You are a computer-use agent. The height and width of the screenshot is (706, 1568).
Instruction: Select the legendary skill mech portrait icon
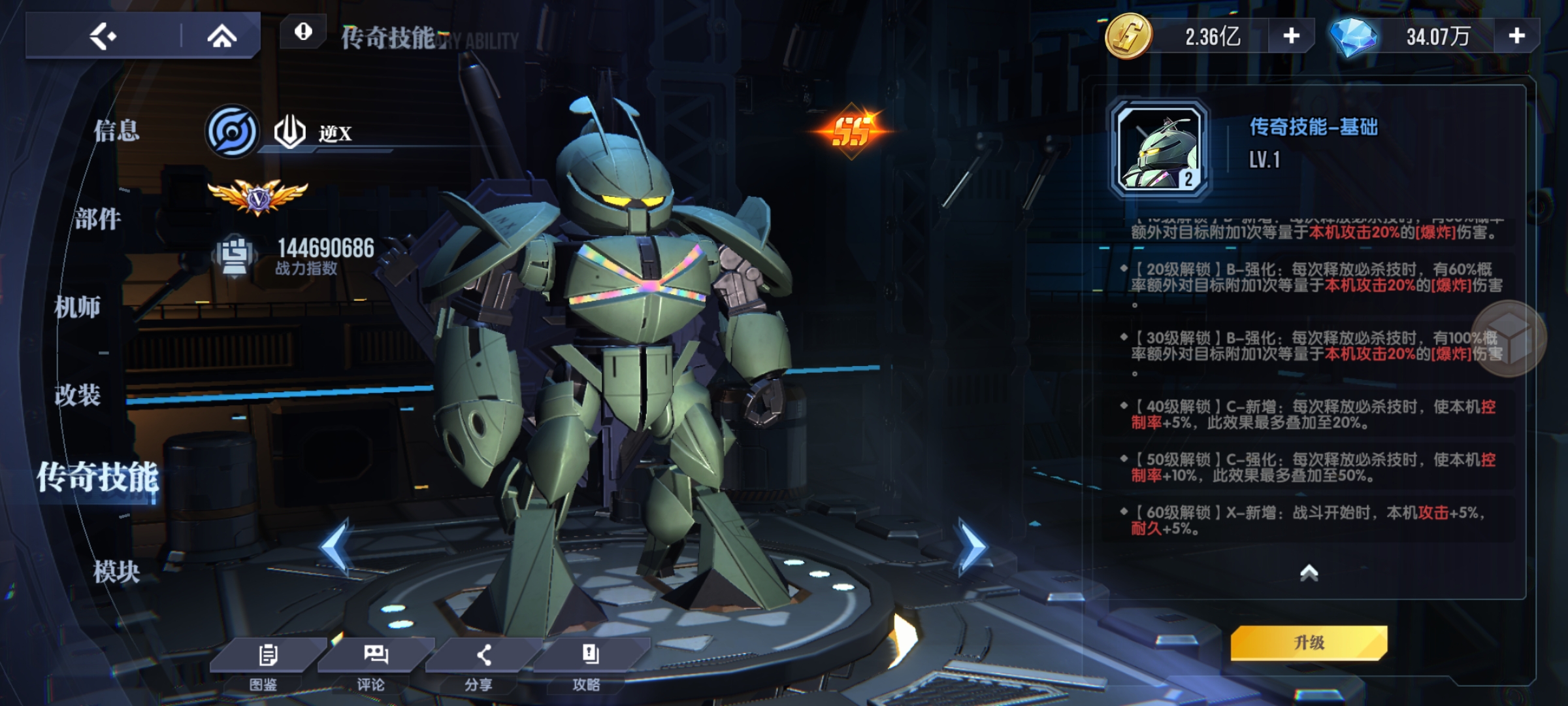pyautogui.click(x=1160, y=149)
